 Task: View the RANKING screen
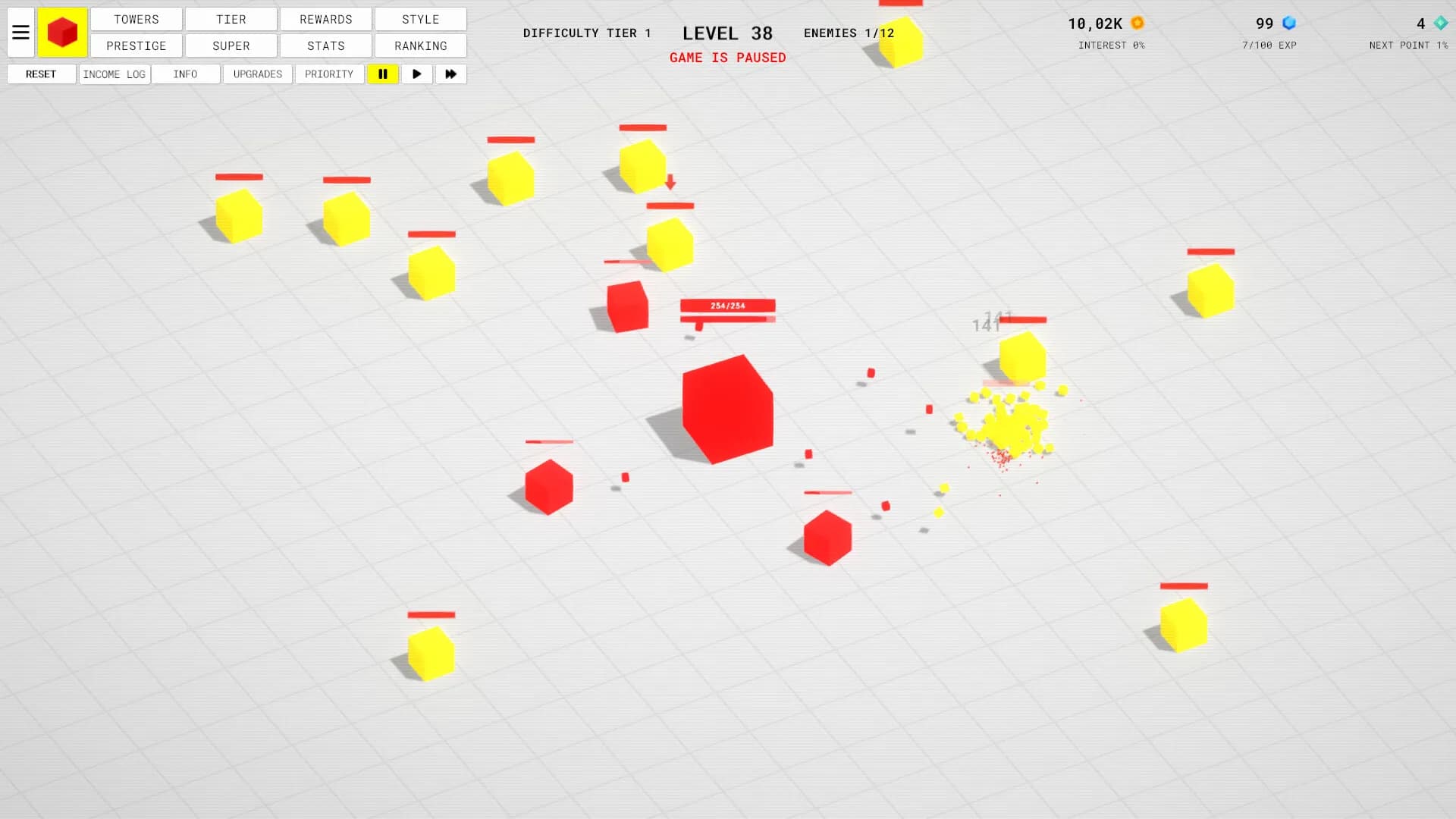[420, 45]
